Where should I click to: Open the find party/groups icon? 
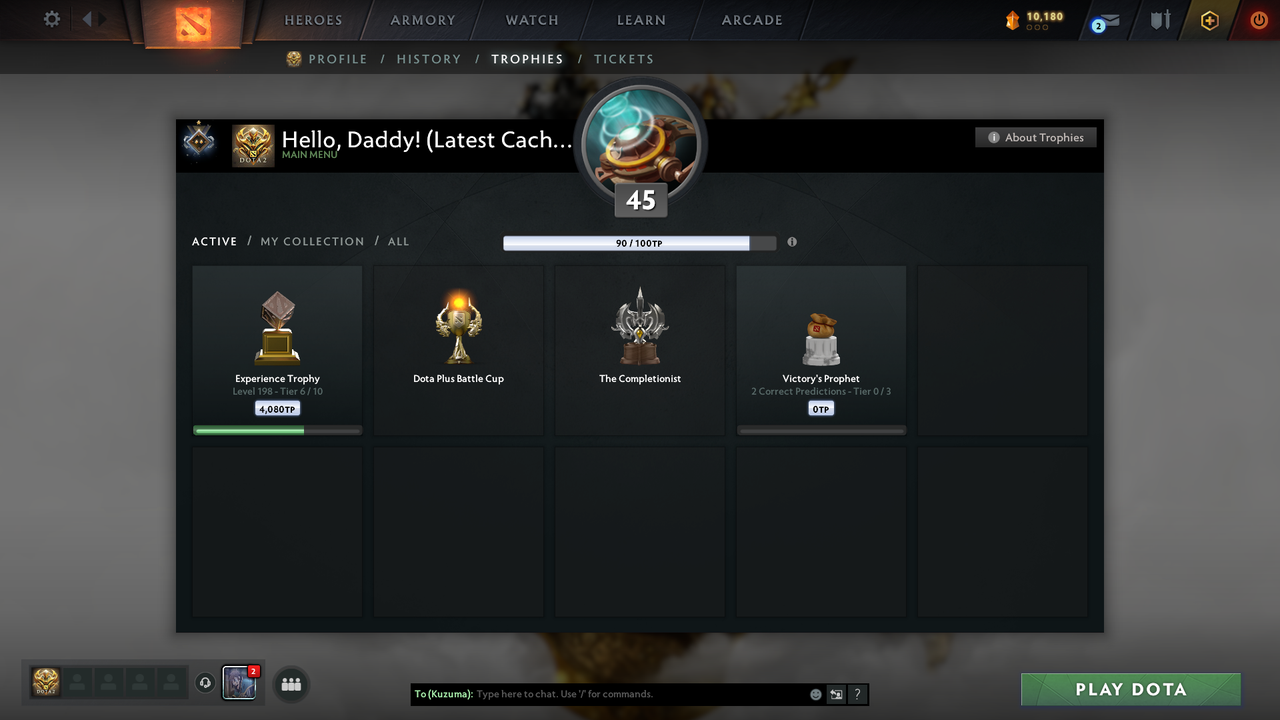pos(291,684)
